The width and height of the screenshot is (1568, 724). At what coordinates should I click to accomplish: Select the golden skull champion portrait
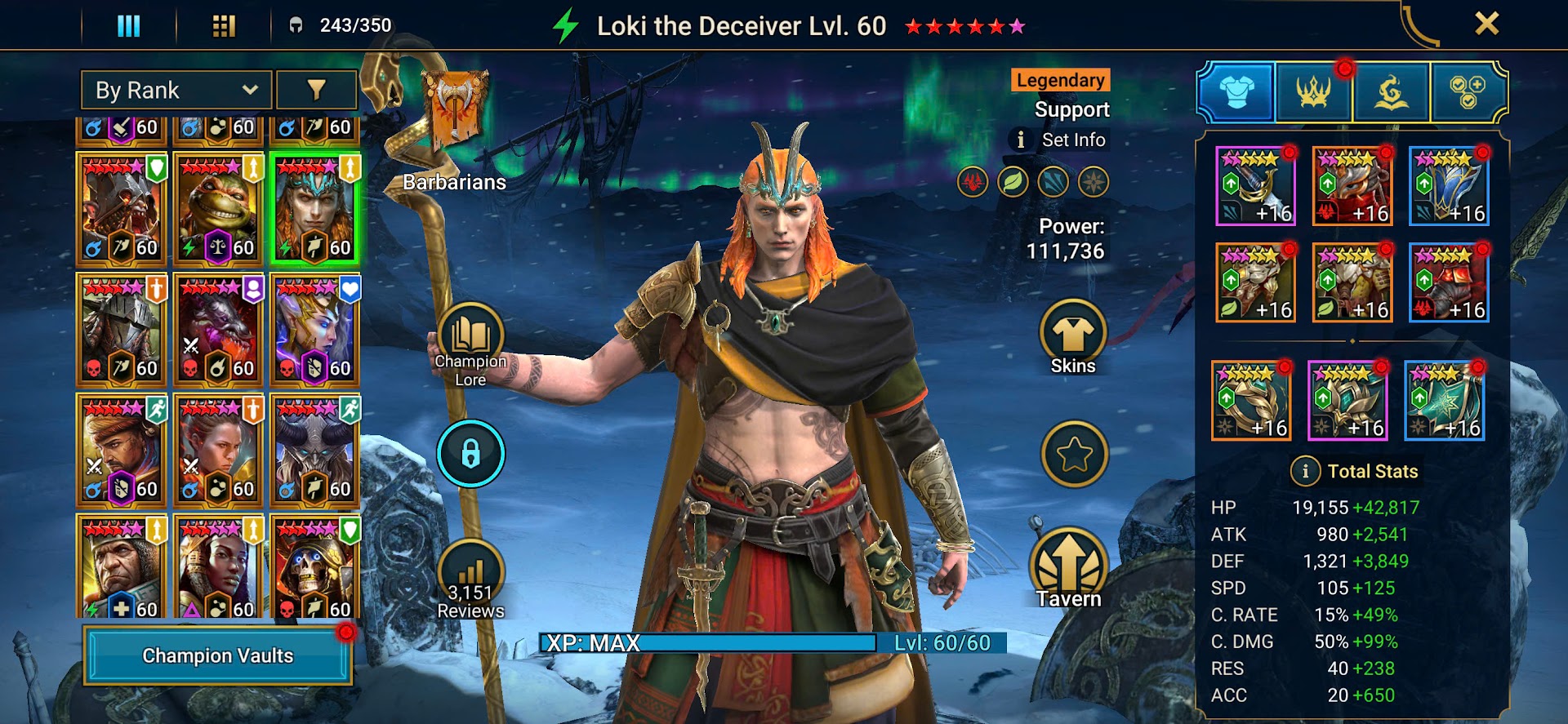314,570
